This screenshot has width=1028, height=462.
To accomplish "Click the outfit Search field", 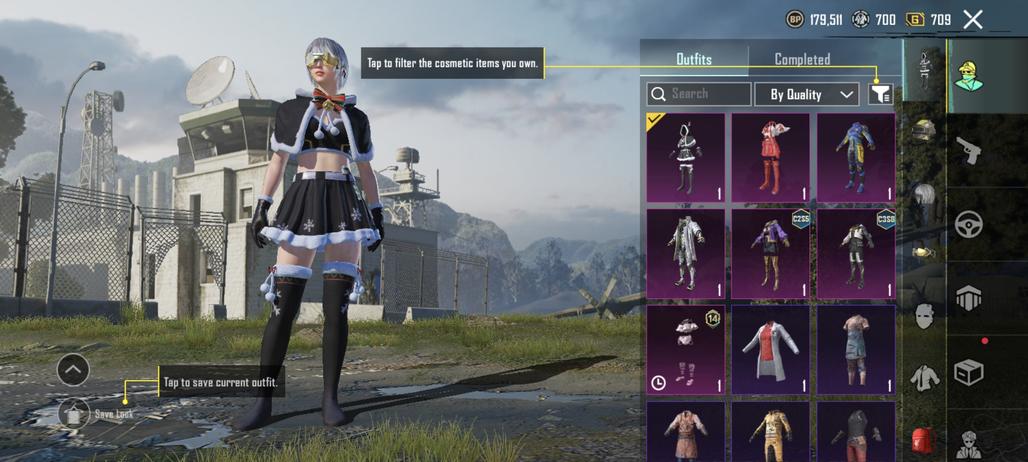I will 699,94.
